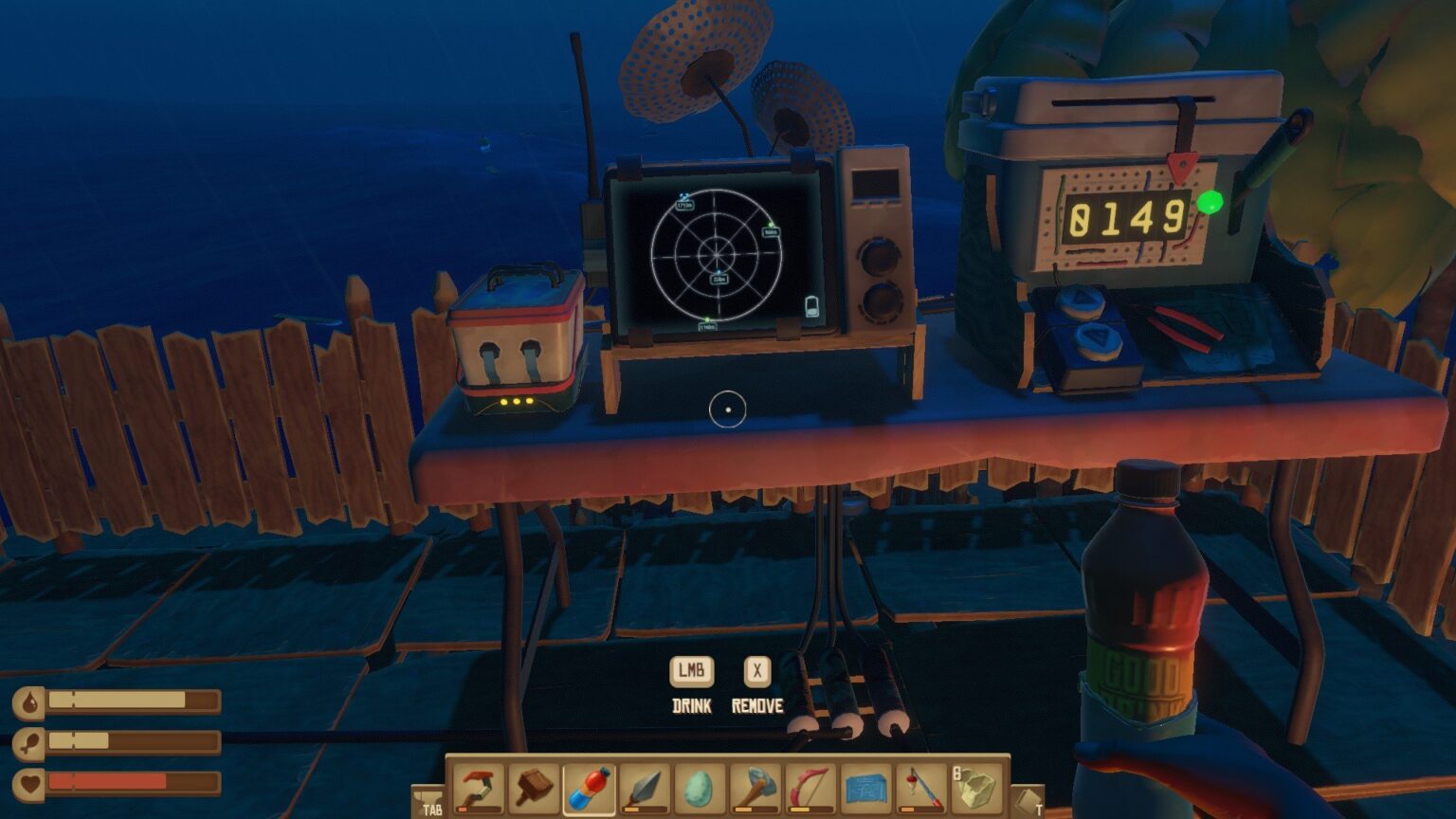The width and height of the screenshot is (1456, 819).
Task: Click the upper knob on the receiver
Action: click(x=878, y=256)
